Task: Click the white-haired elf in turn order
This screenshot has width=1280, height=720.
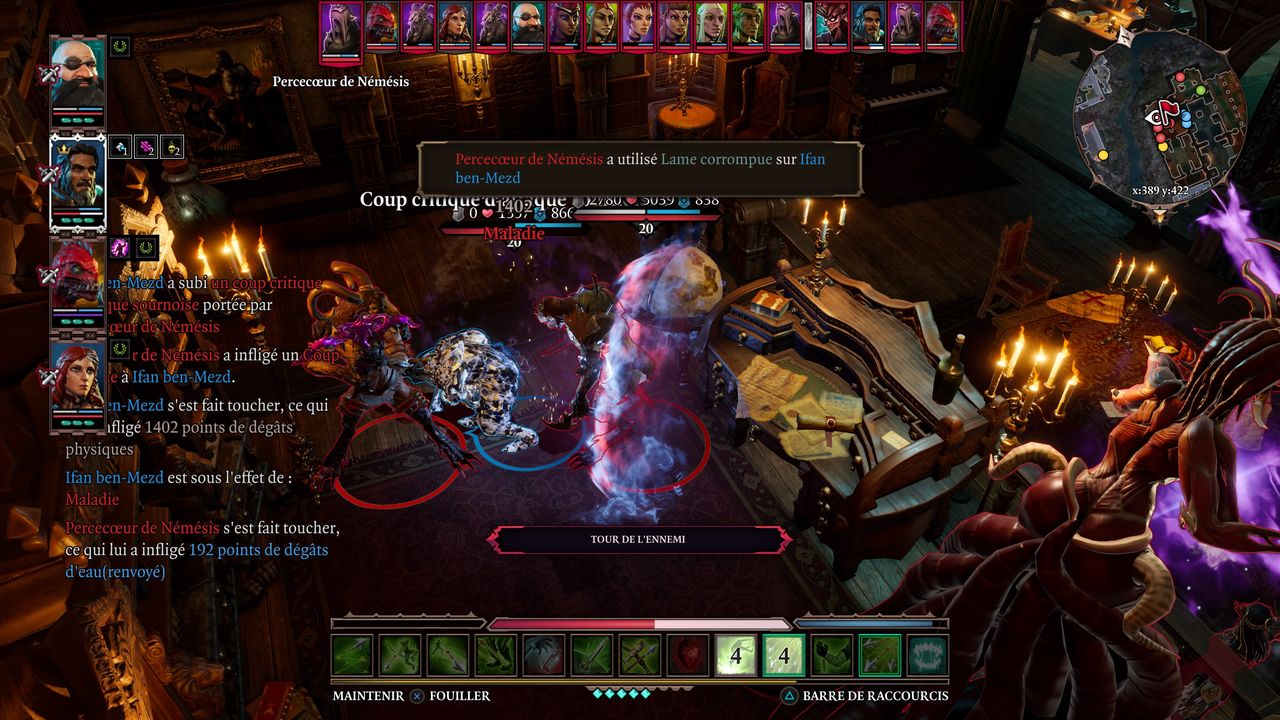Action: tap(711, 23)
